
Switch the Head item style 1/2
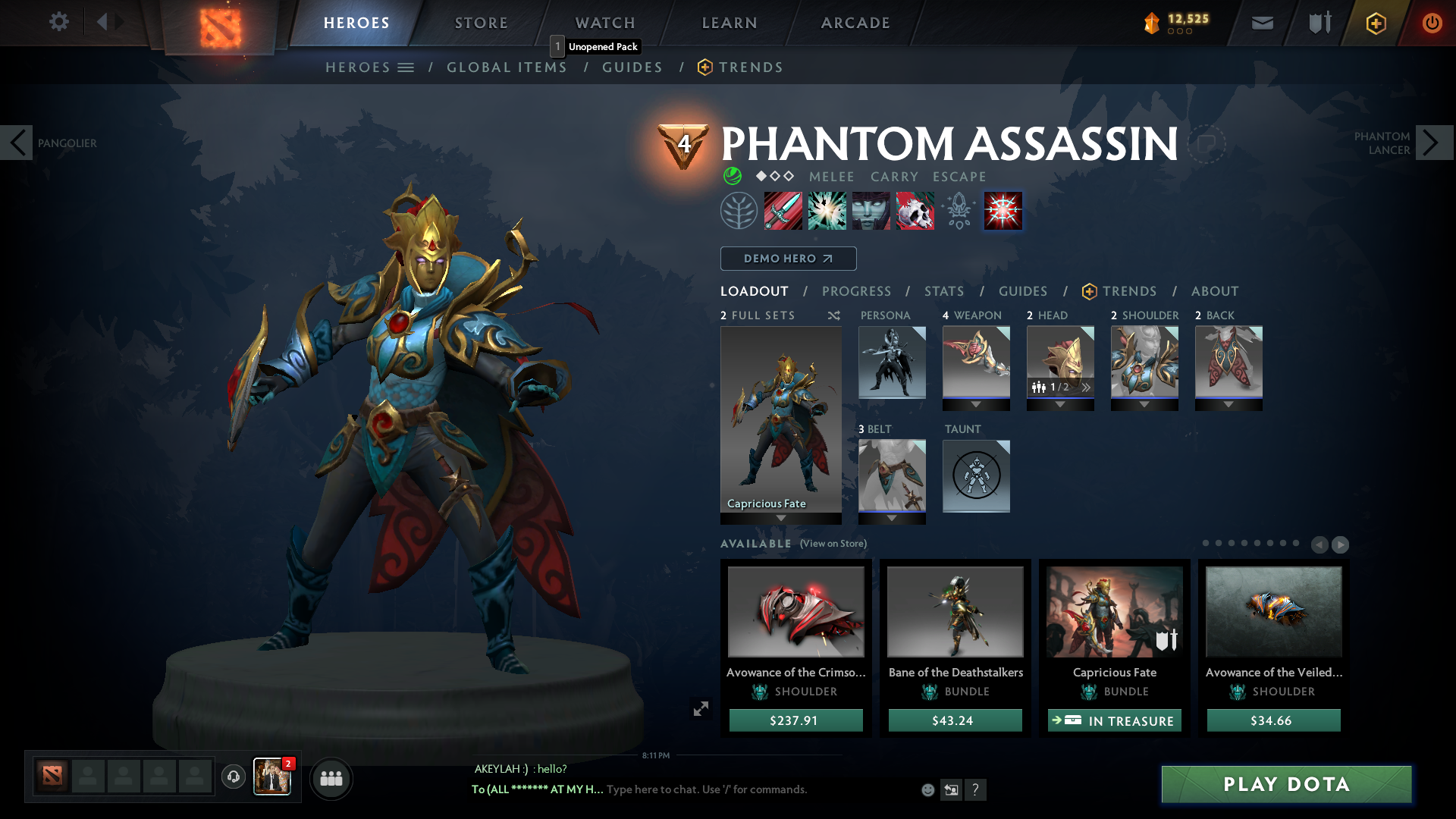(x=1059, y=386)
